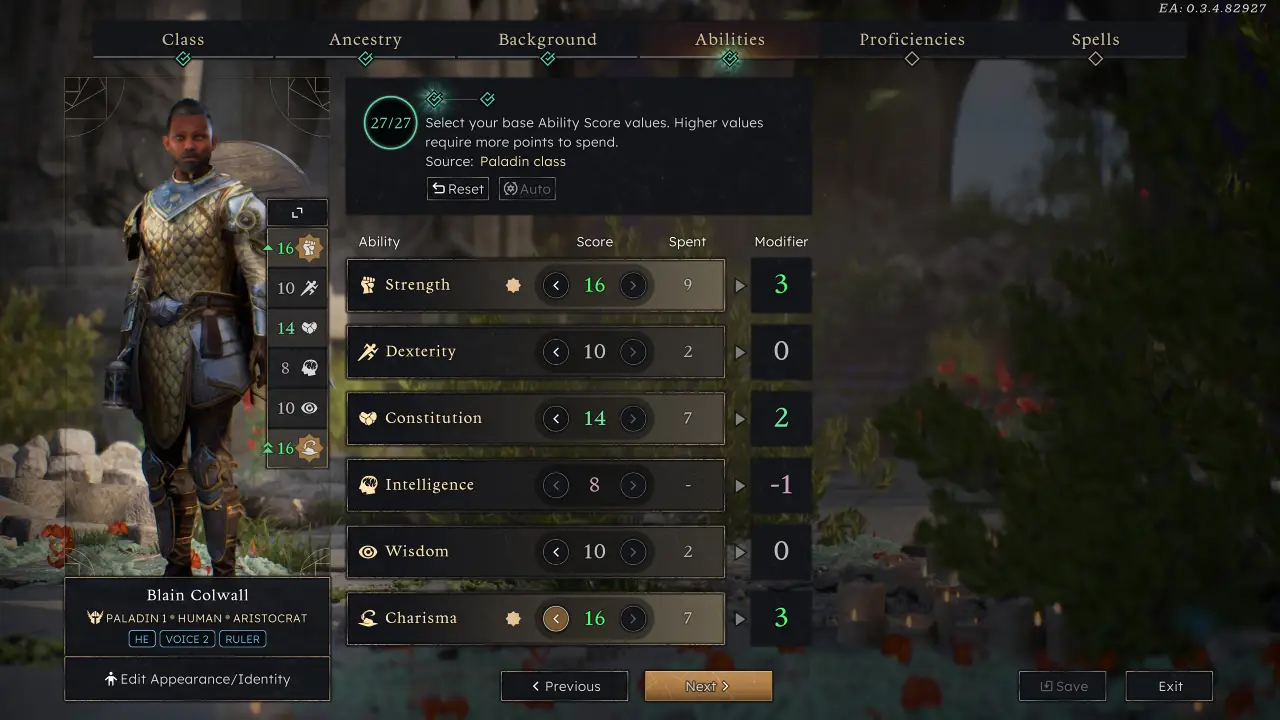
Task: Click the VOICE 2 badge
Action: [x=187, y=639]
